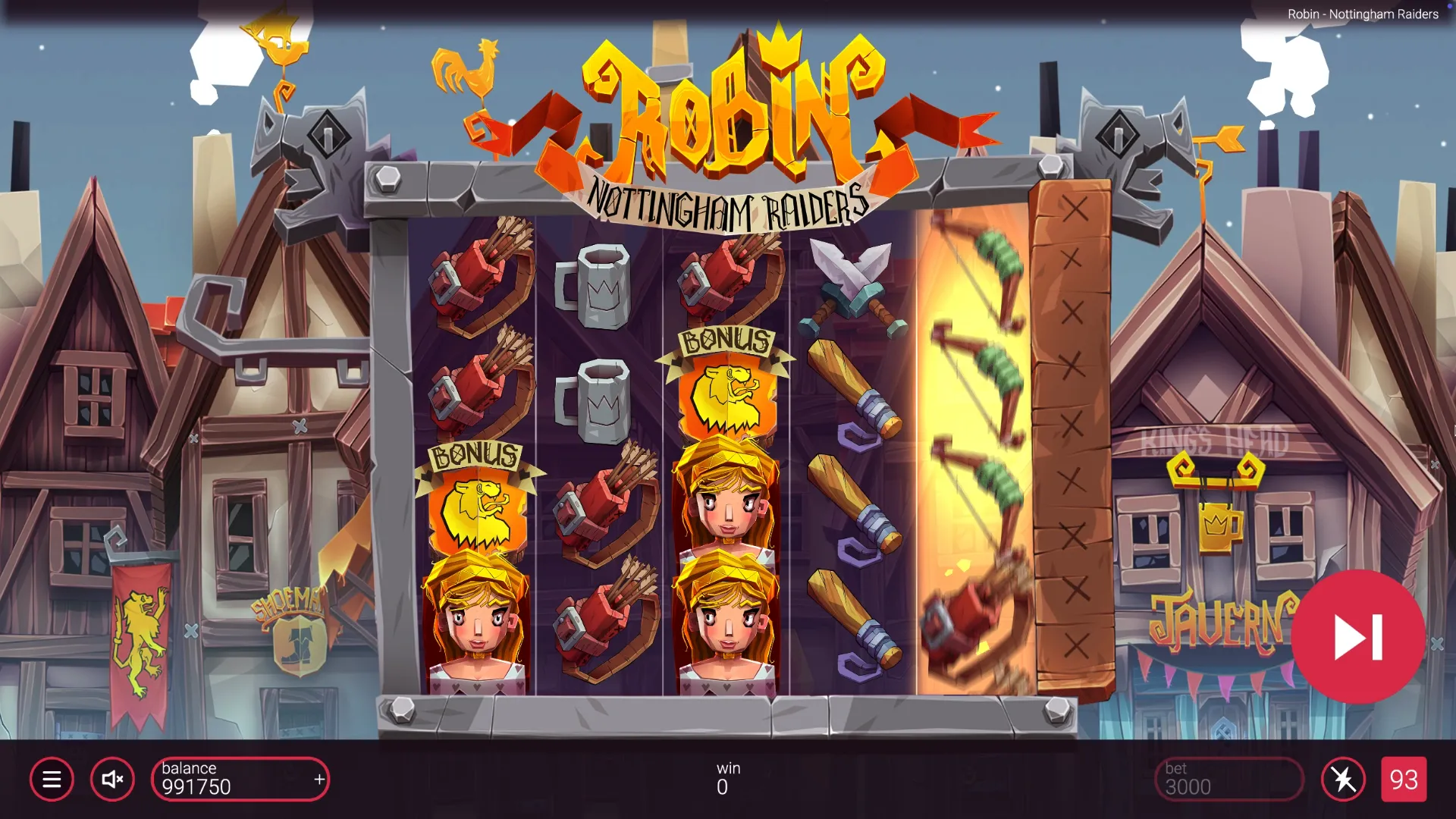
Task: Open the hamburger menu
Action: click(x=52, y=779)
